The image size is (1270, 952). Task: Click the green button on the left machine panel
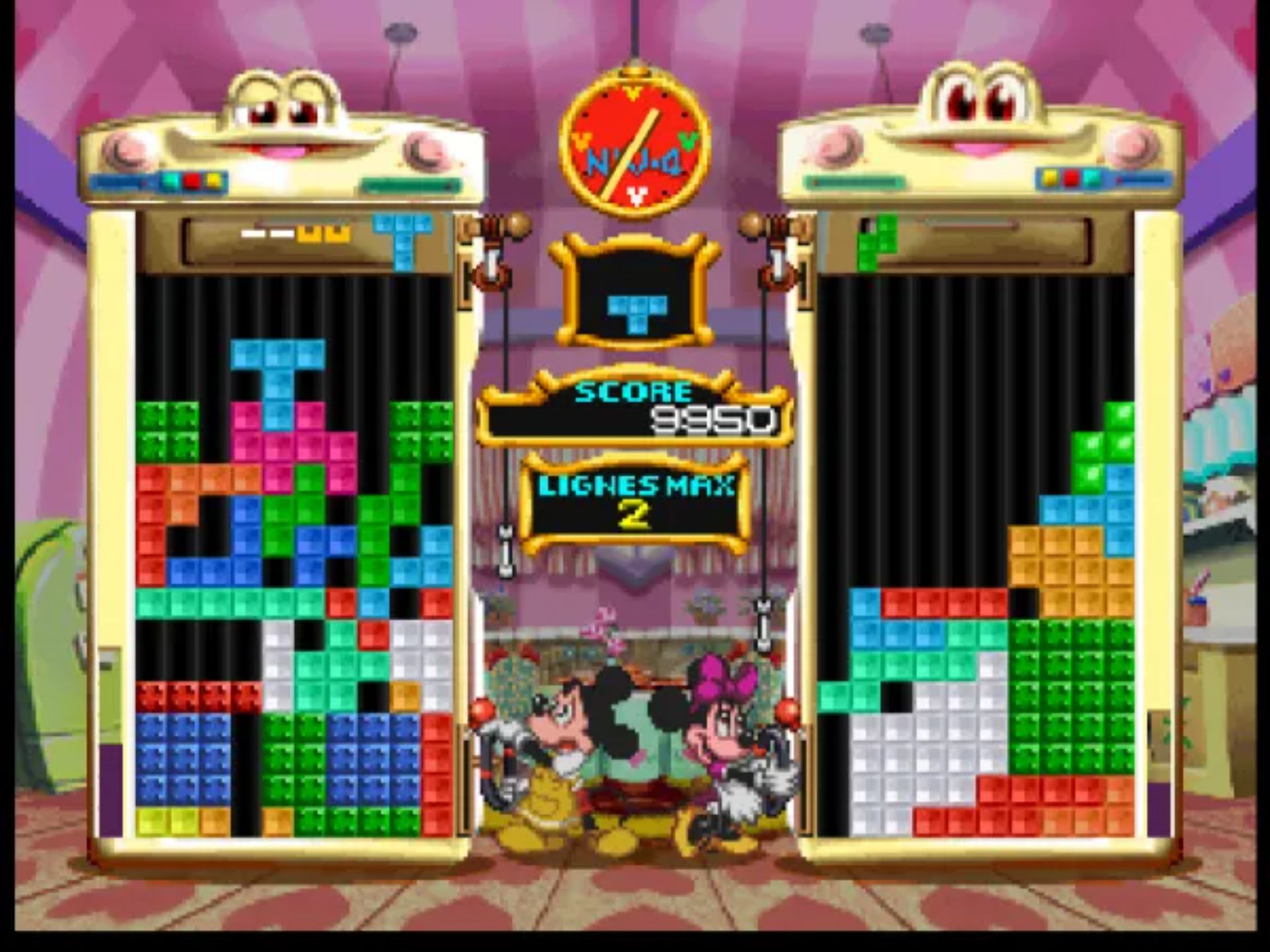point(170,180)
